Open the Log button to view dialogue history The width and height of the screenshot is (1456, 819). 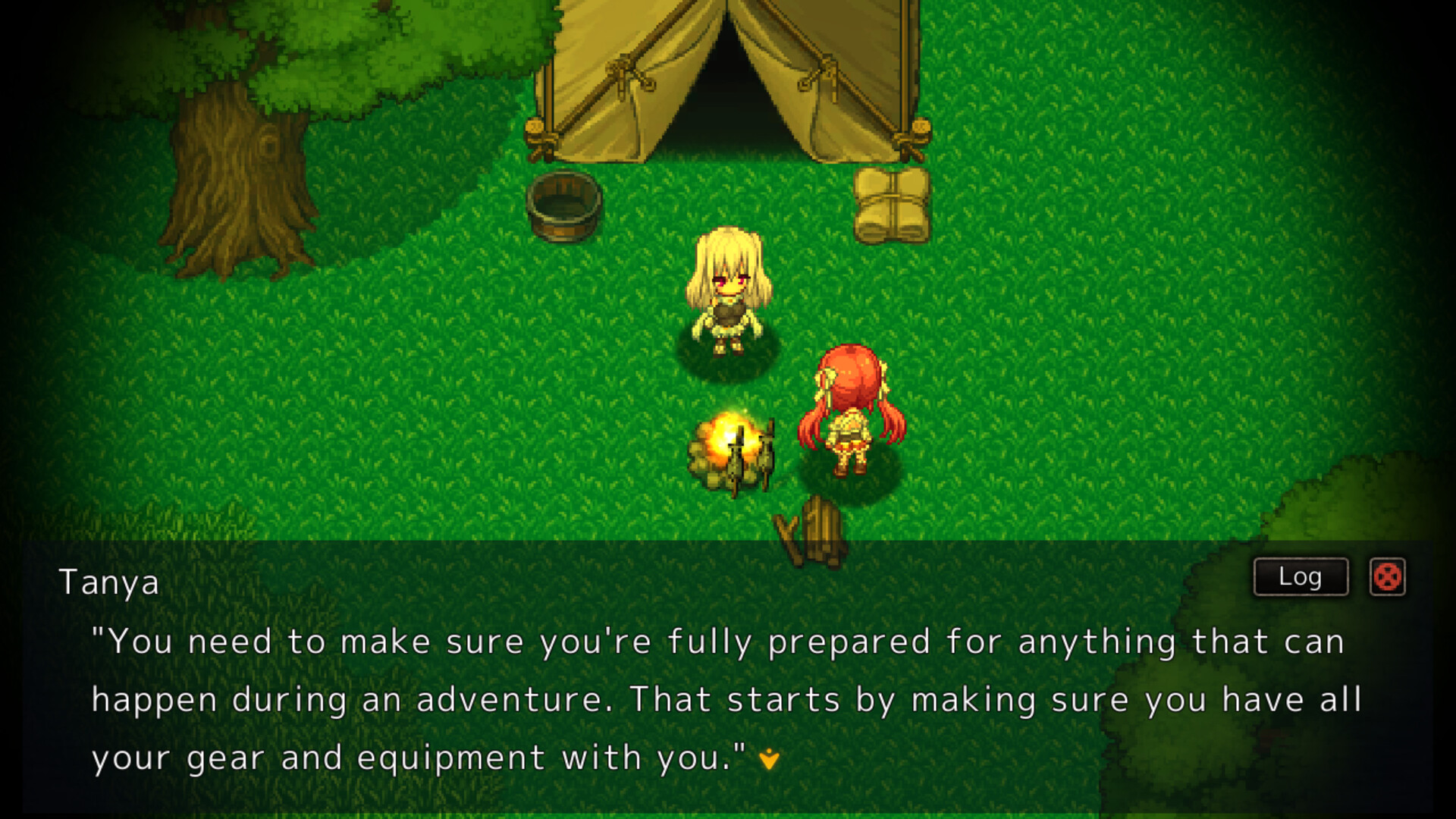click(1299, 576)
